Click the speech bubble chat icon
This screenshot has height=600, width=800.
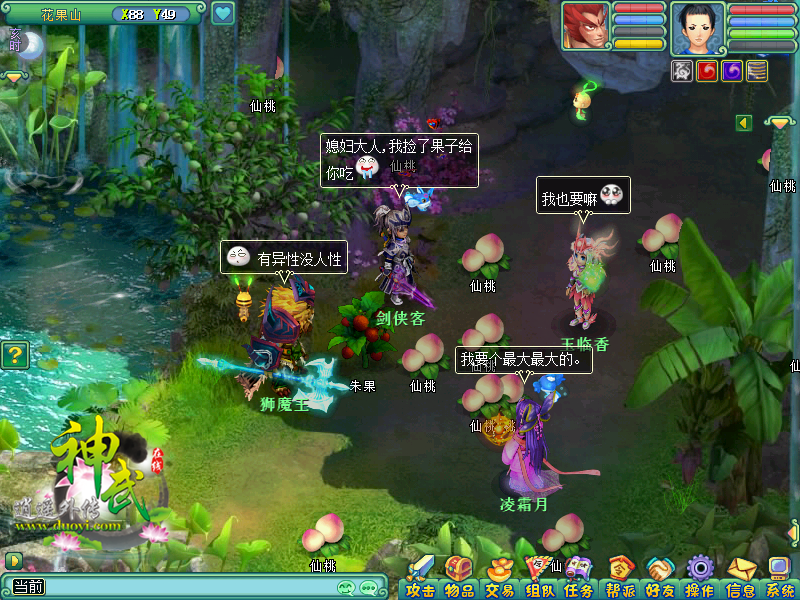click(369, 588)
